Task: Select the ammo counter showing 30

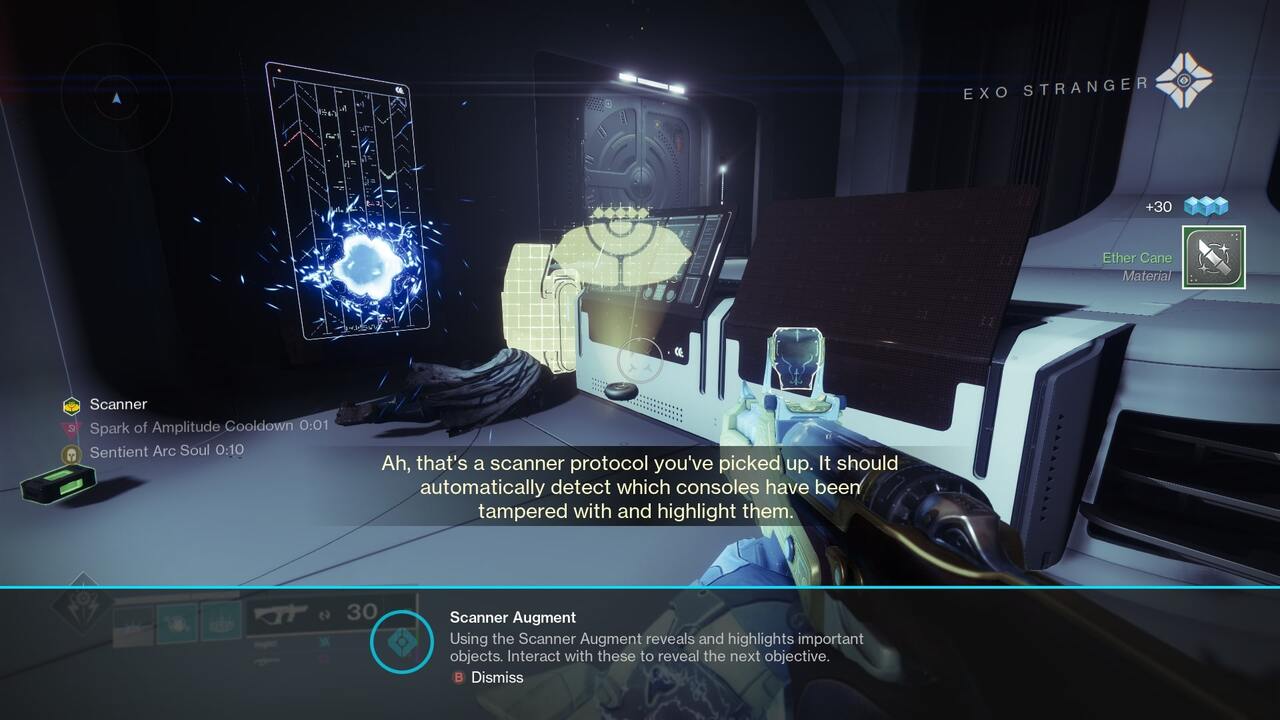Action: (x=361, y=610)
